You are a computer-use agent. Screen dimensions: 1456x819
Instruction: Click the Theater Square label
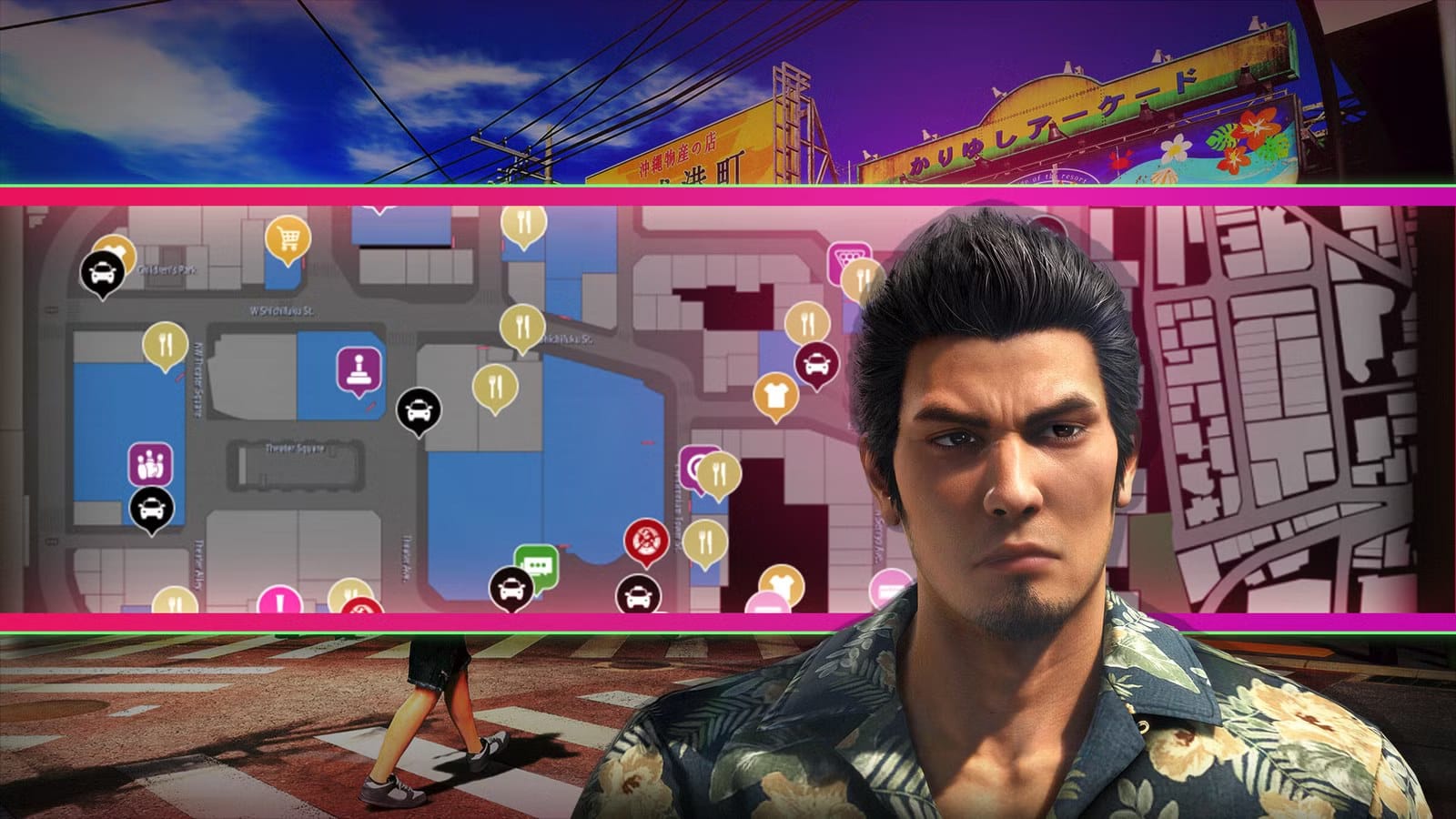pos(295,450)
